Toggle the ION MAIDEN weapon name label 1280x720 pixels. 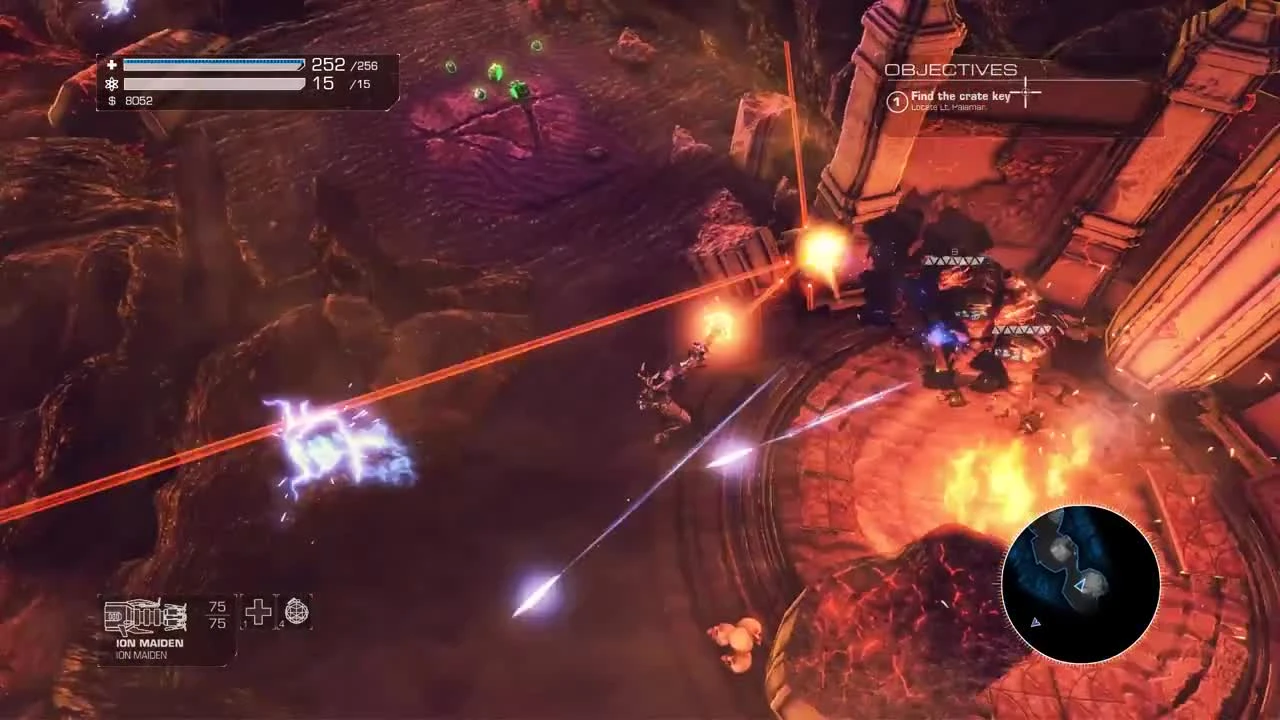click(150, 643)
